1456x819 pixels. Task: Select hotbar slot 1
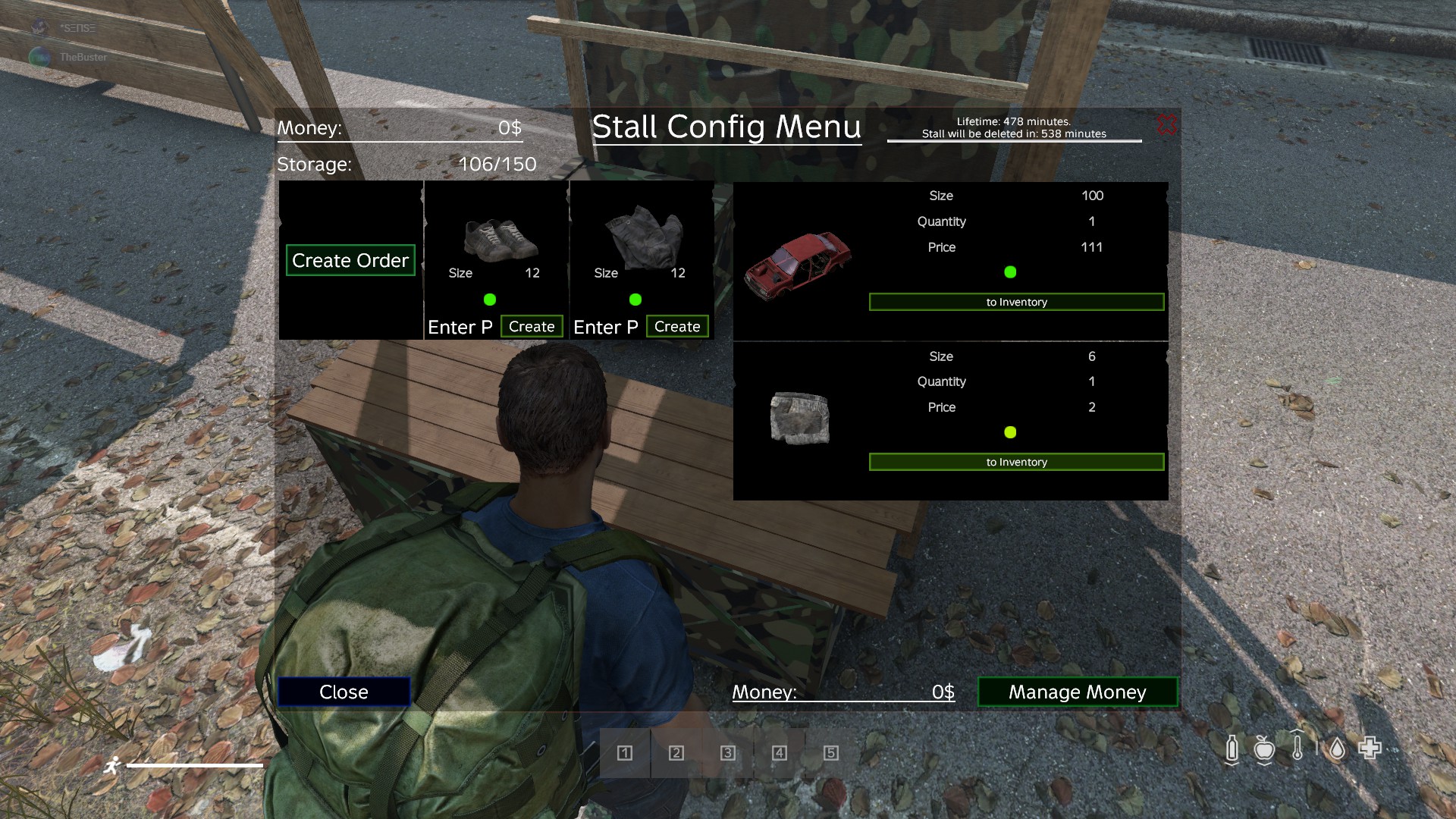pos(625,753)
